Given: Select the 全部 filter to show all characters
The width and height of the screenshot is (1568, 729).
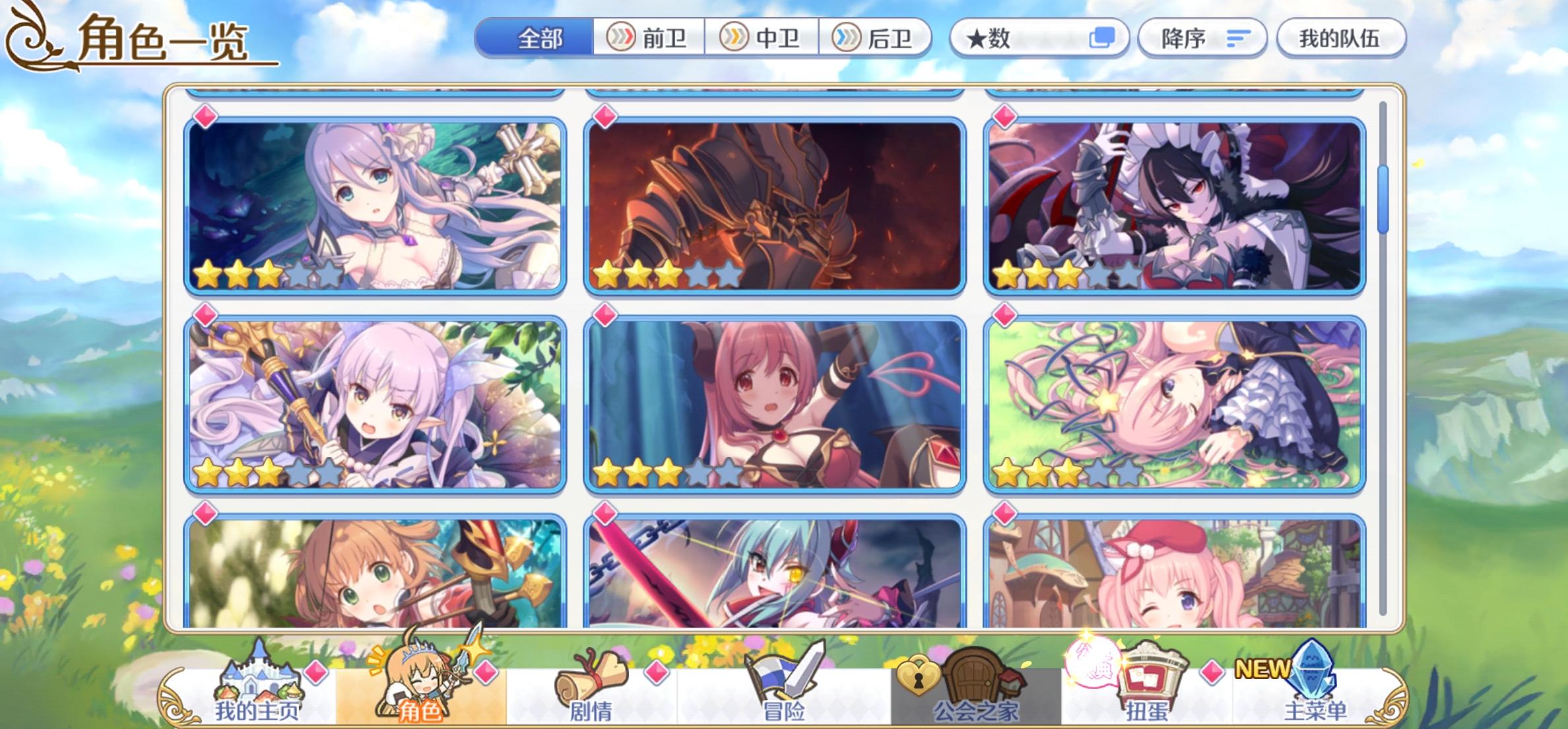Looking at the screenshot, I should point(540,38).
